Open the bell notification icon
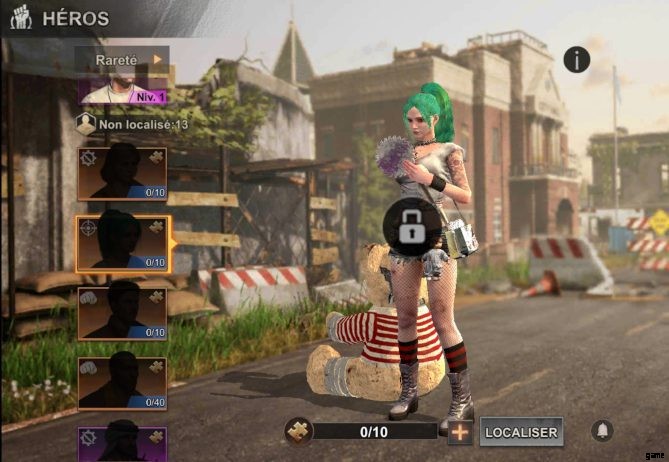This screenshot has width=669, height=462. [602, 431]
